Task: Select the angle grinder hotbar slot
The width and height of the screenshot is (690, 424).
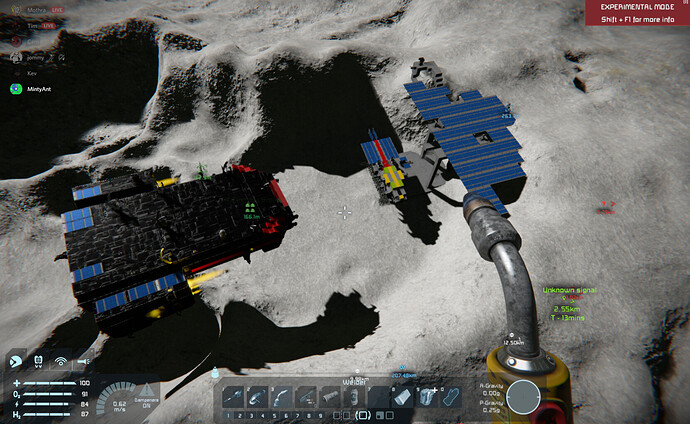Action: point(256,396)
